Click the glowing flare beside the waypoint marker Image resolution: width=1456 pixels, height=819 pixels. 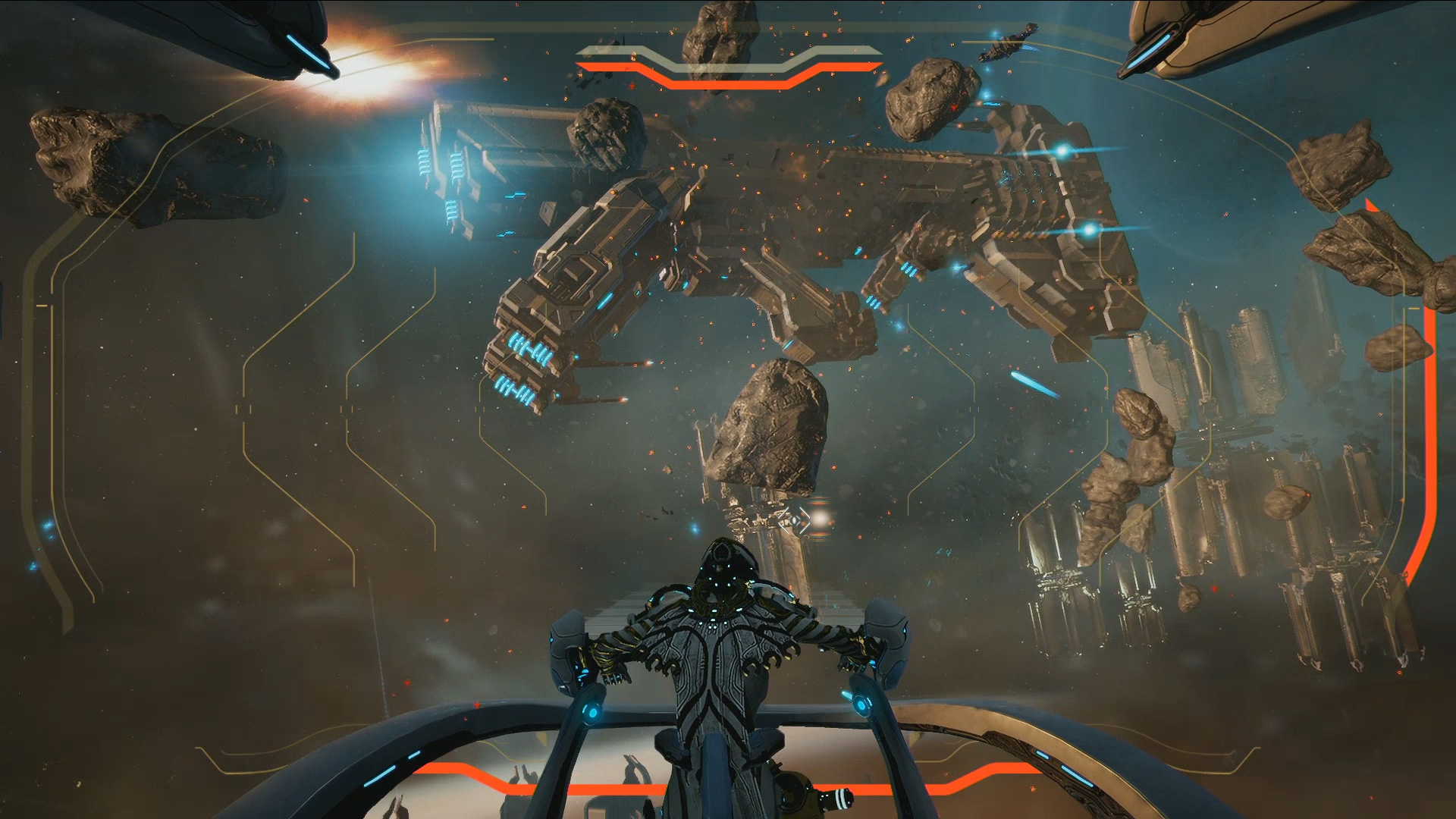820,518
